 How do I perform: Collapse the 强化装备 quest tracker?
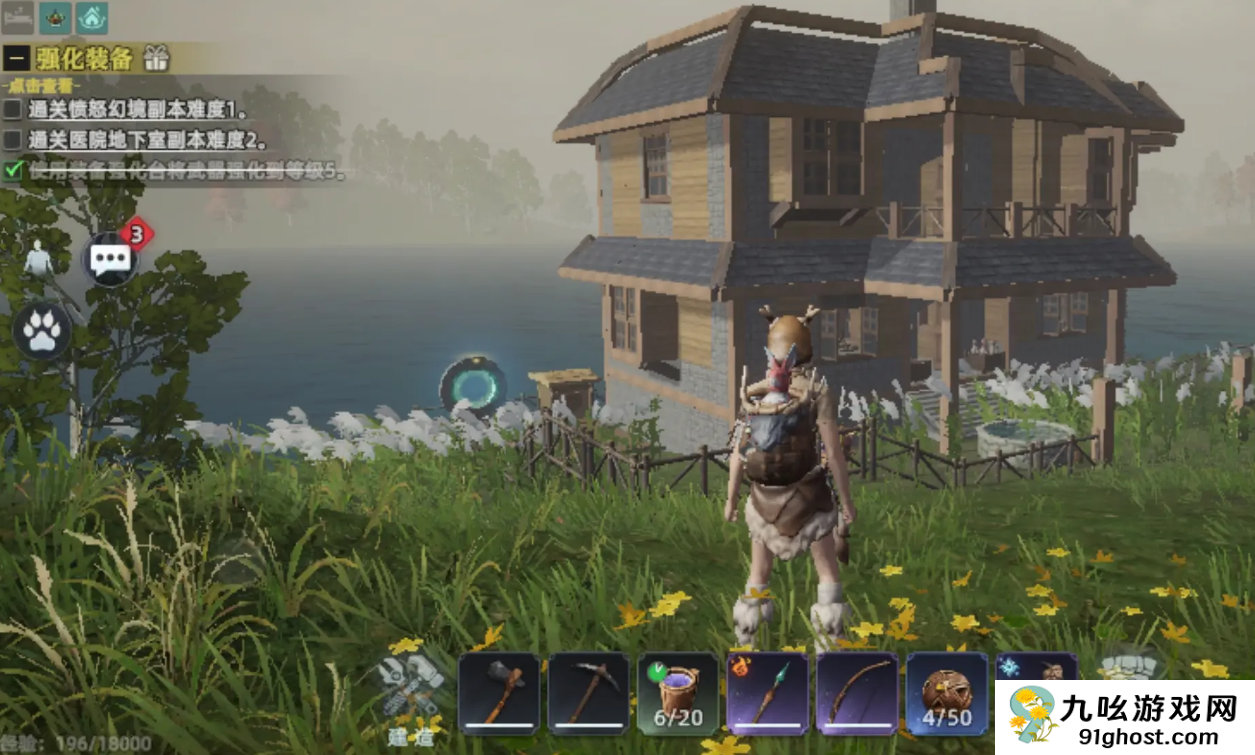click(x=16, y=58)
